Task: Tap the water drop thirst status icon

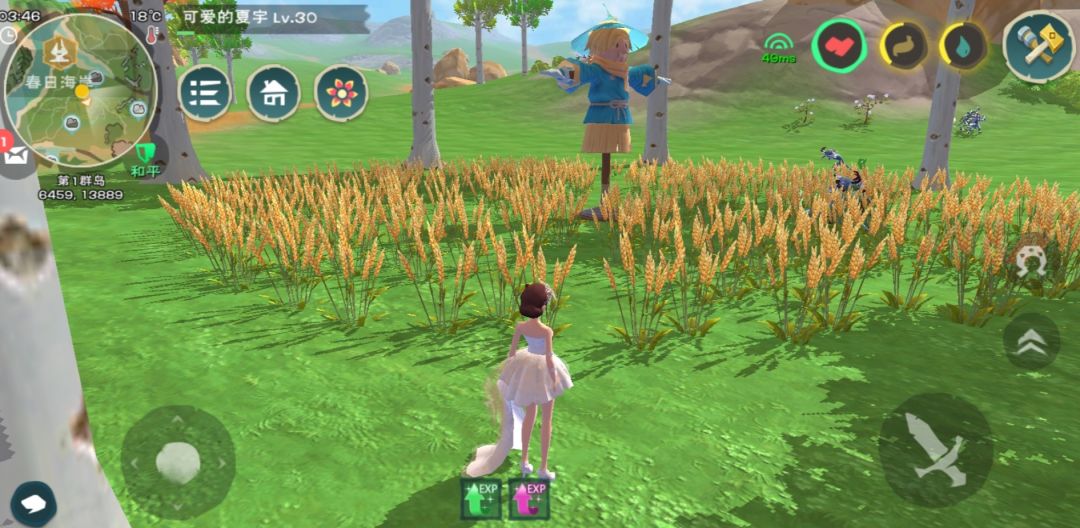Action: [963, 46]
